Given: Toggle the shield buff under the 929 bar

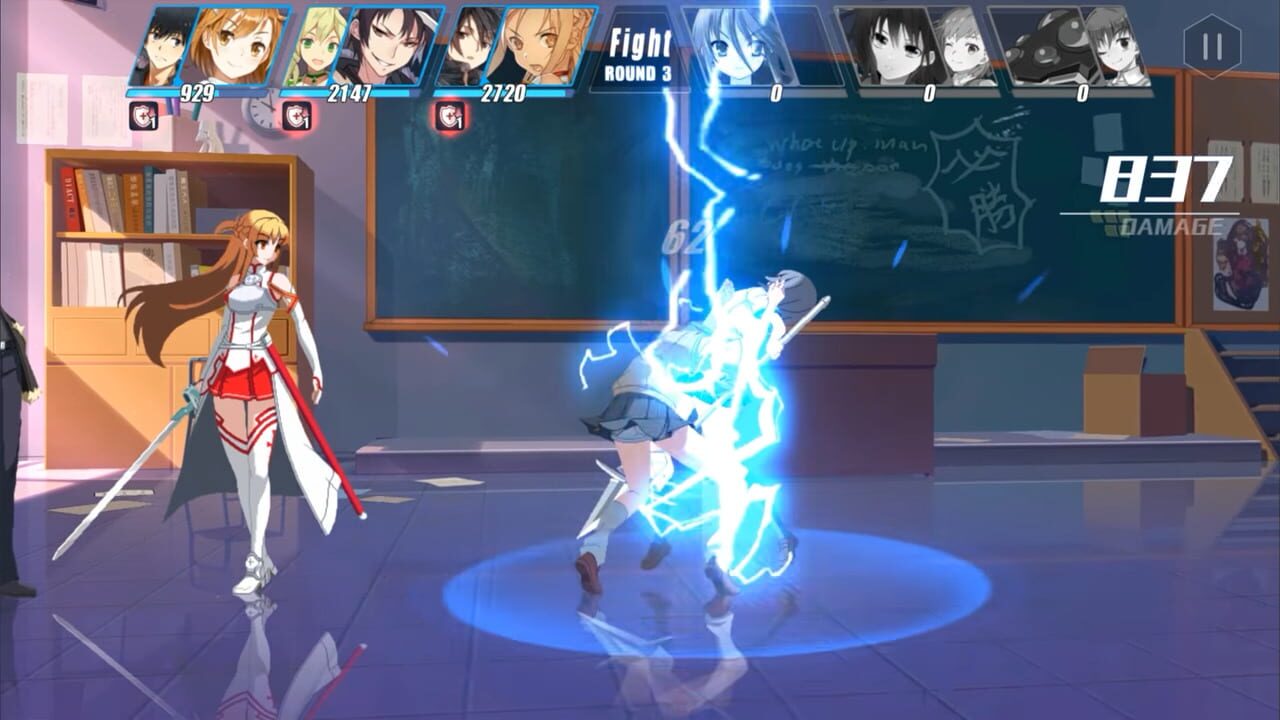Looking at the screenshot, I should pos(145,117).
